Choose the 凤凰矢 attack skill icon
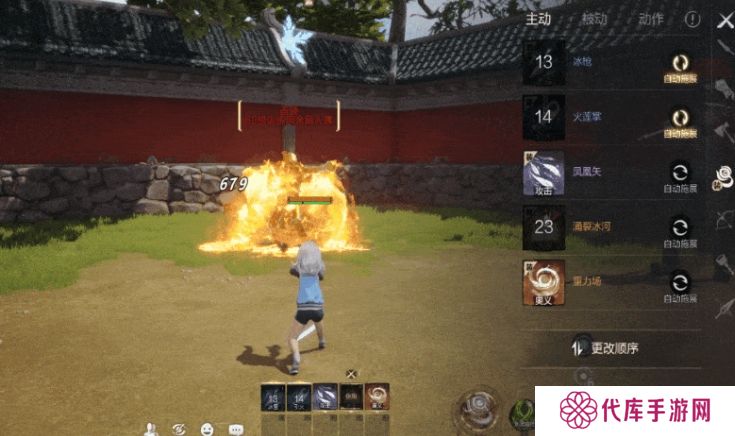The image size is (735, 436). (544, 173)
